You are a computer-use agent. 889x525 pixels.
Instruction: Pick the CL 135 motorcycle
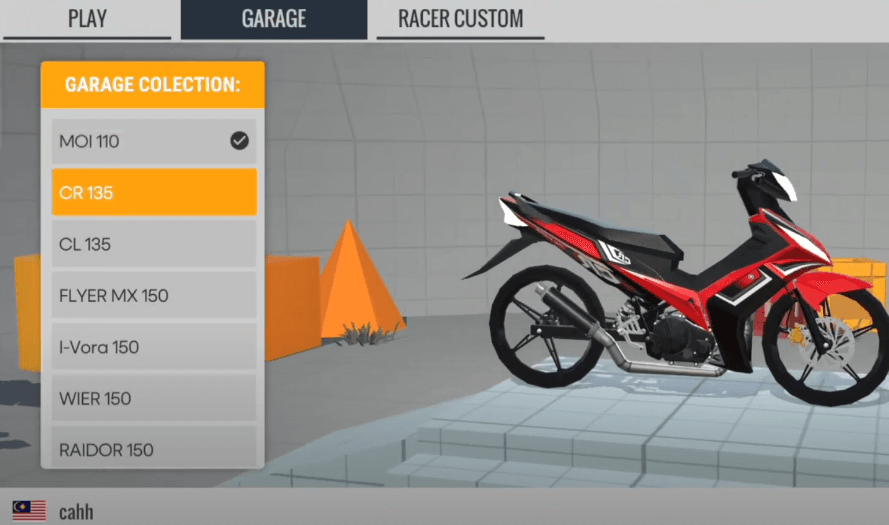pyautogui.click(x=153, y=244)
